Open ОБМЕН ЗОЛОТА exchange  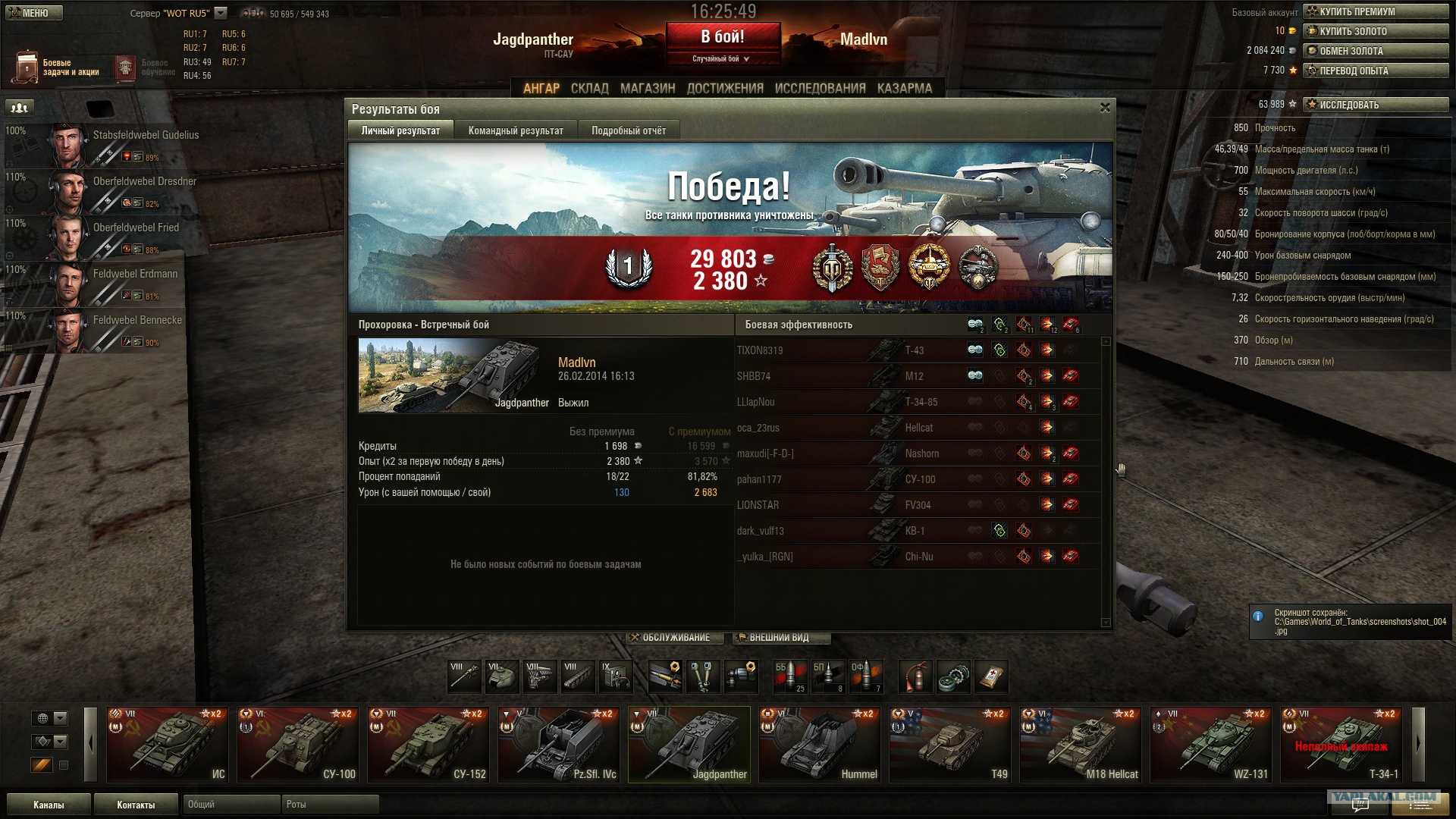(x=1376, y=51)
